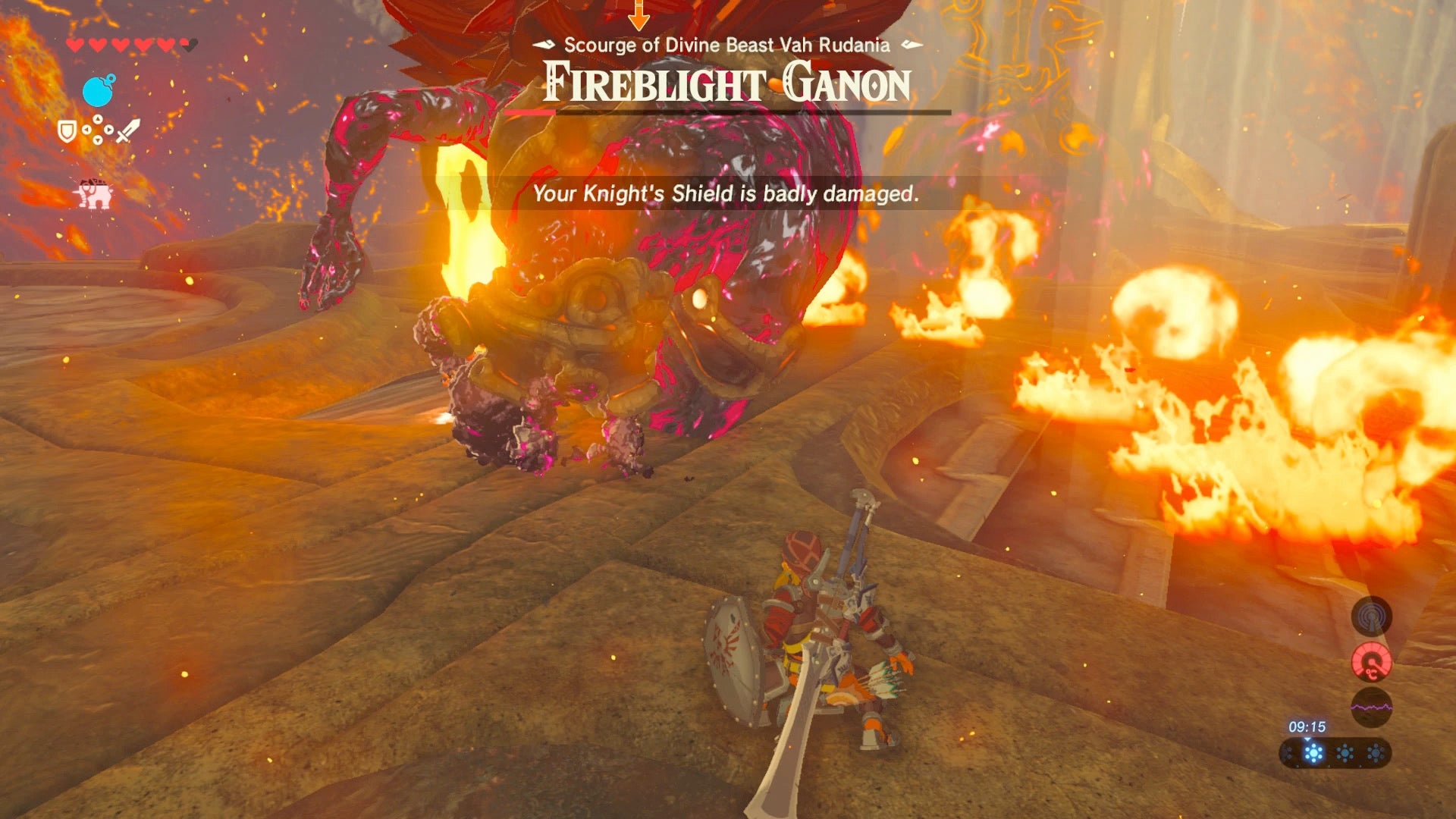The height and width of the screenshot is (819, 1456).
Task: Click the 09:15 time display
Action: click(1308, 726)
